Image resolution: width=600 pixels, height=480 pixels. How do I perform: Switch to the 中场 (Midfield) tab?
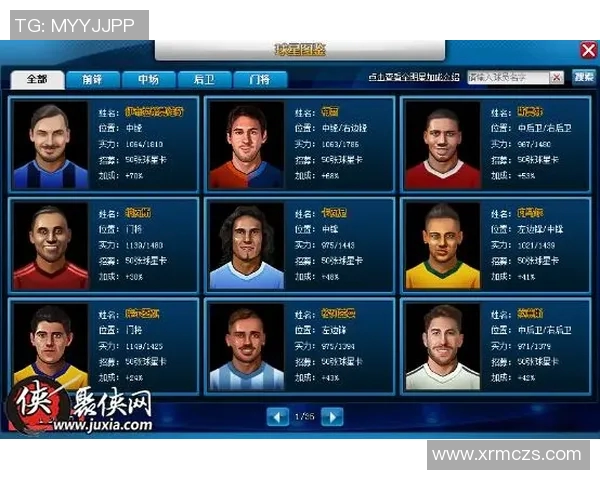(x=148, y=79)
